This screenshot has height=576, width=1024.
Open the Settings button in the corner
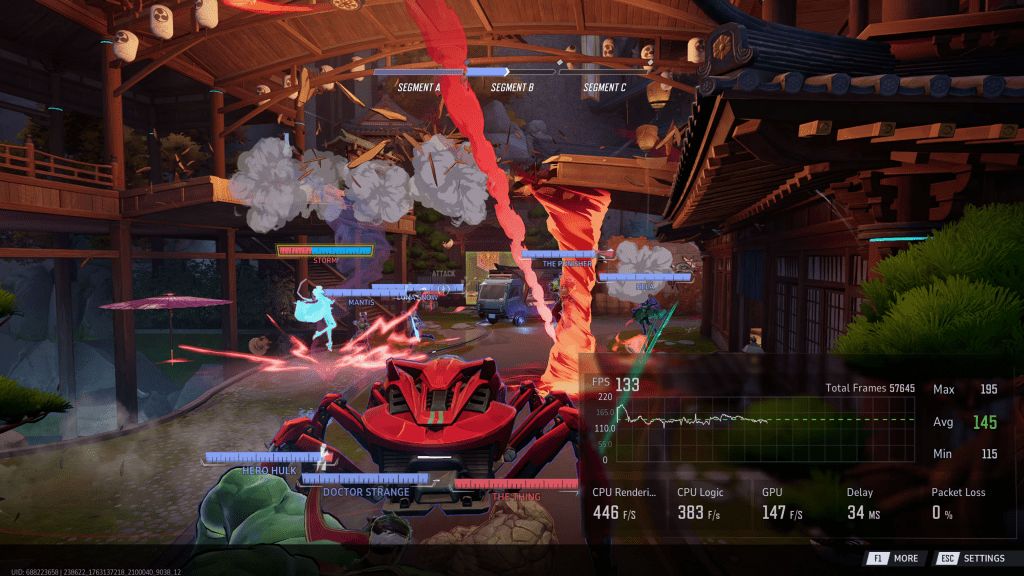click(972, 558)
